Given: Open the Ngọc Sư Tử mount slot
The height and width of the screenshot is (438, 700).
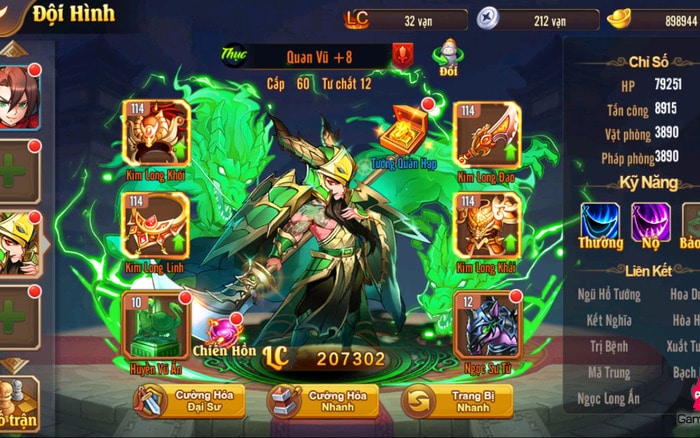Looking at the screenshot, I should [489, 323].
